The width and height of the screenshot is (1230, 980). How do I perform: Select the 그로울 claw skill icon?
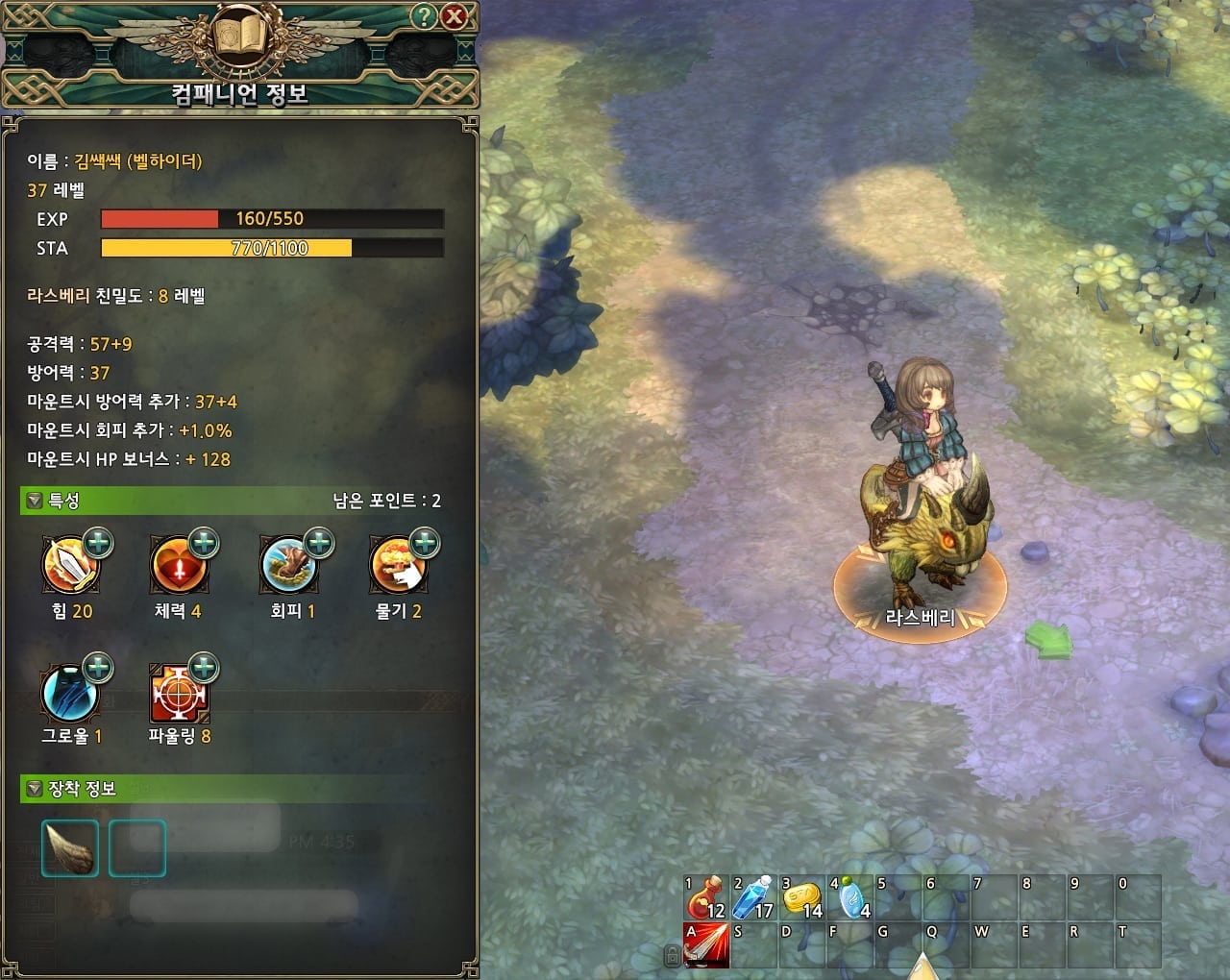click(69, 695)
